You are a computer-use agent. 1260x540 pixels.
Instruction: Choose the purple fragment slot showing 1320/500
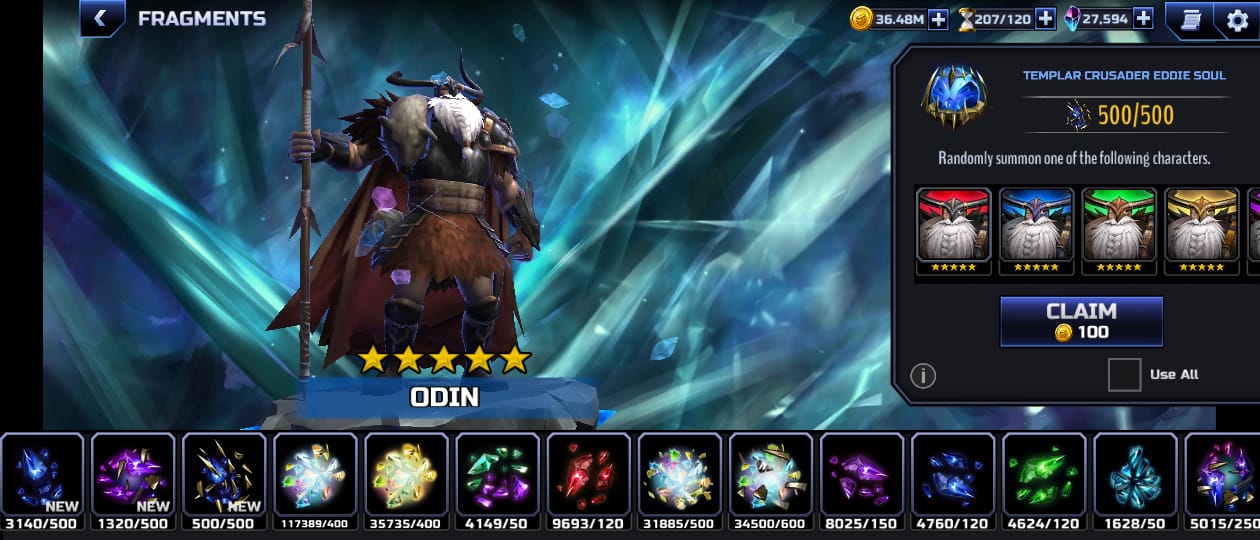click(133, 474)
